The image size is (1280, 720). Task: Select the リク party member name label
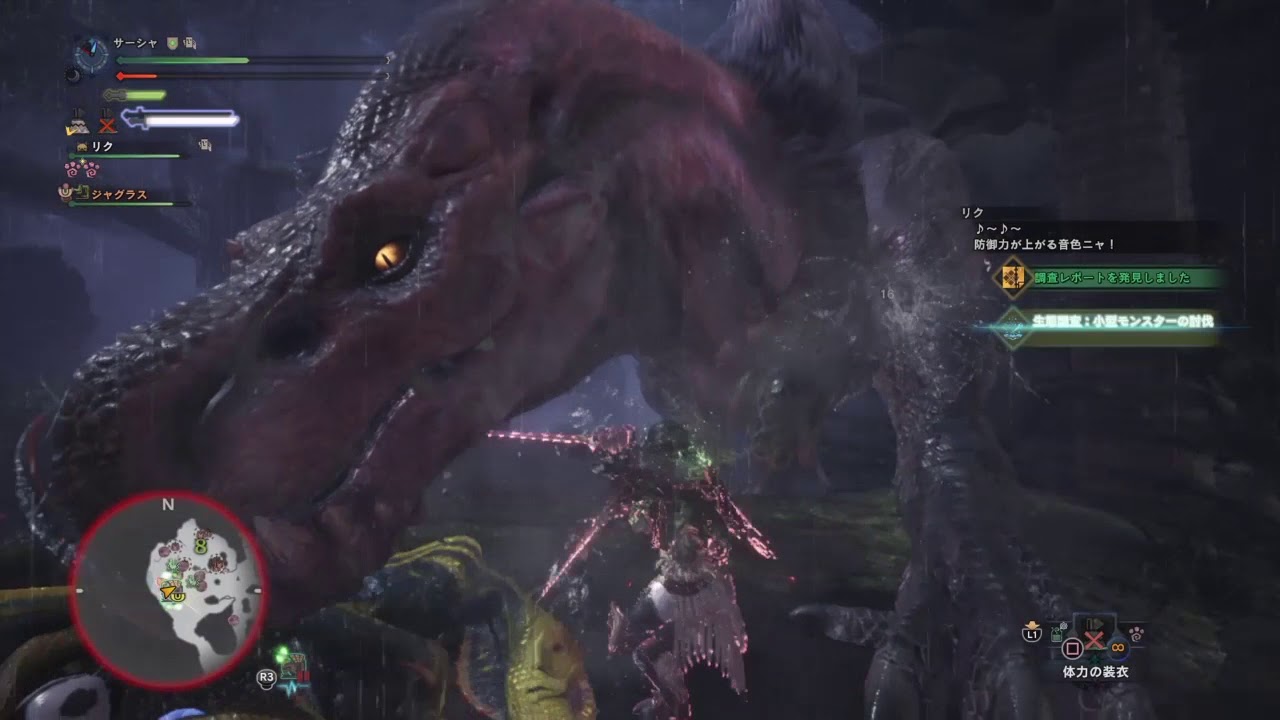pyautogui.click(x=100, y=145)
